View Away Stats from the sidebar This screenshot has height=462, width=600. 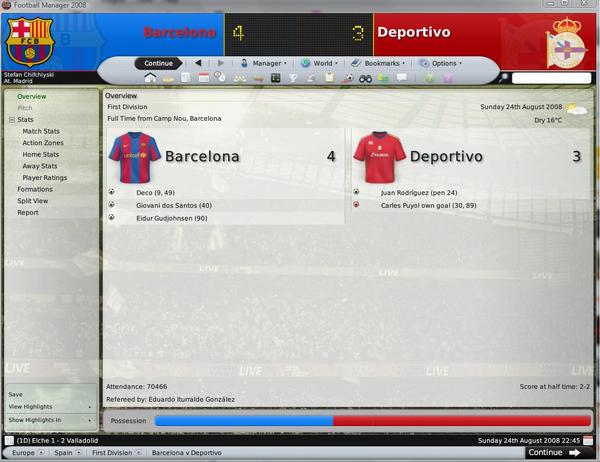[40, 166]
